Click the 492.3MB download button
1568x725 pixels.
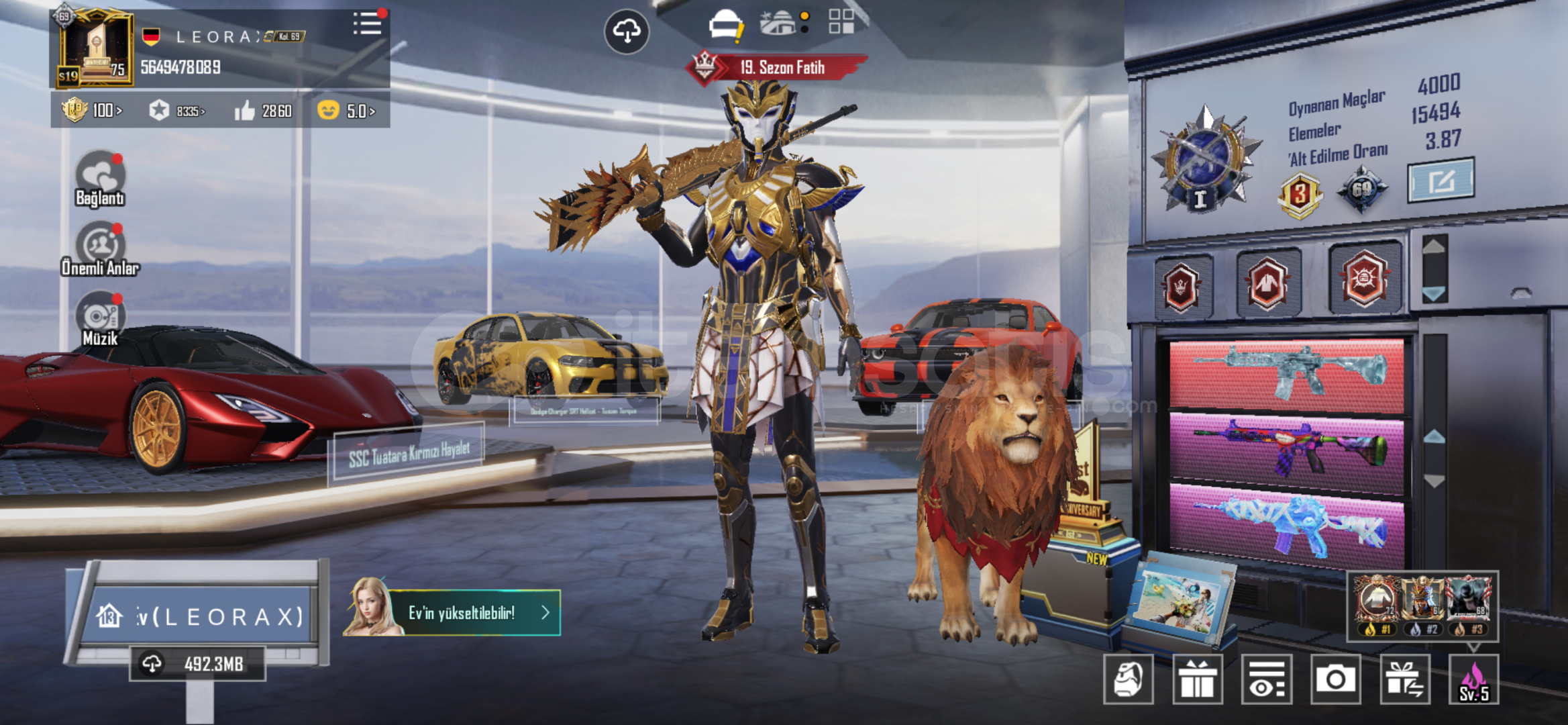pos(197,664)
